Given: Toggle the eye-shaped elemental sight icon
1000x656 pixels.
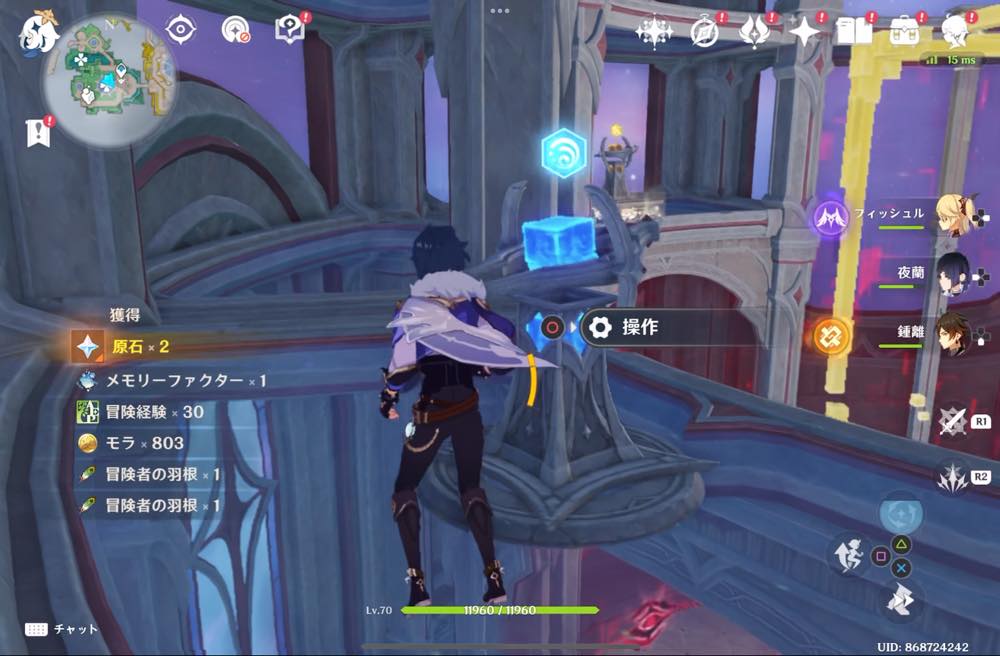Looking at the screenshot, I should pos(180,30).
